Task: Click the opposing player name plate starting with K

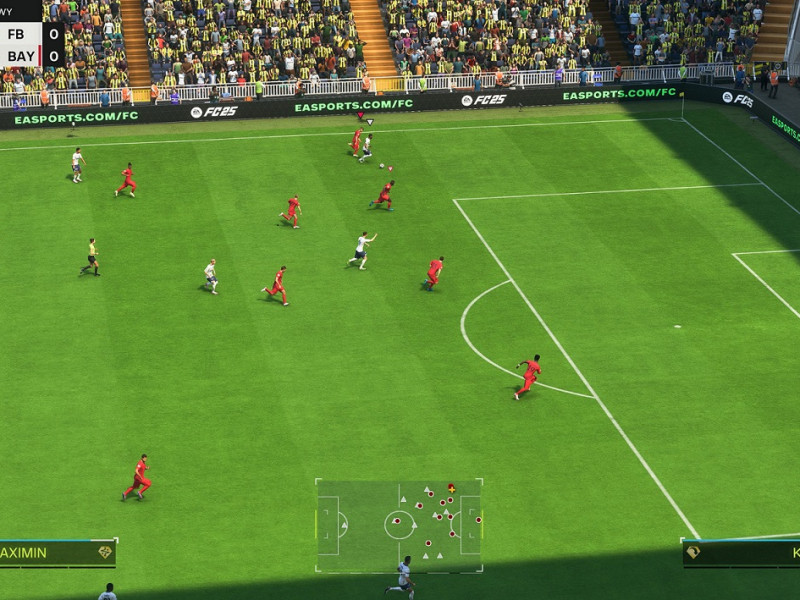Action: 741,553
